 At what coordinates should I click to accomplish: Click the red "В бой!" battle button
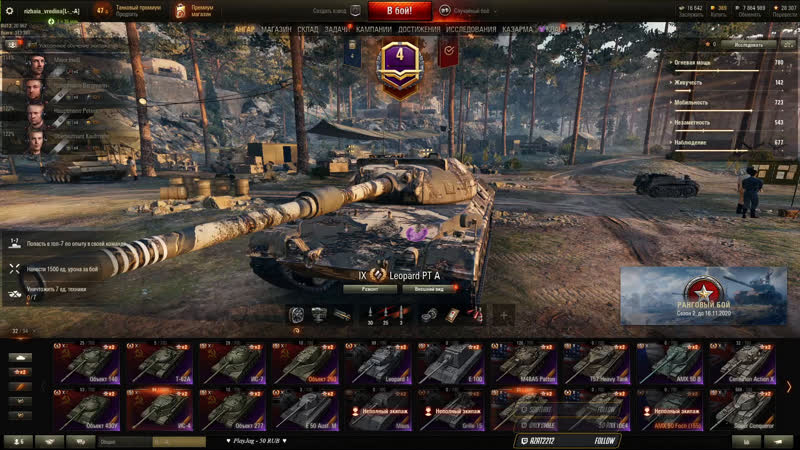(399, 11)
